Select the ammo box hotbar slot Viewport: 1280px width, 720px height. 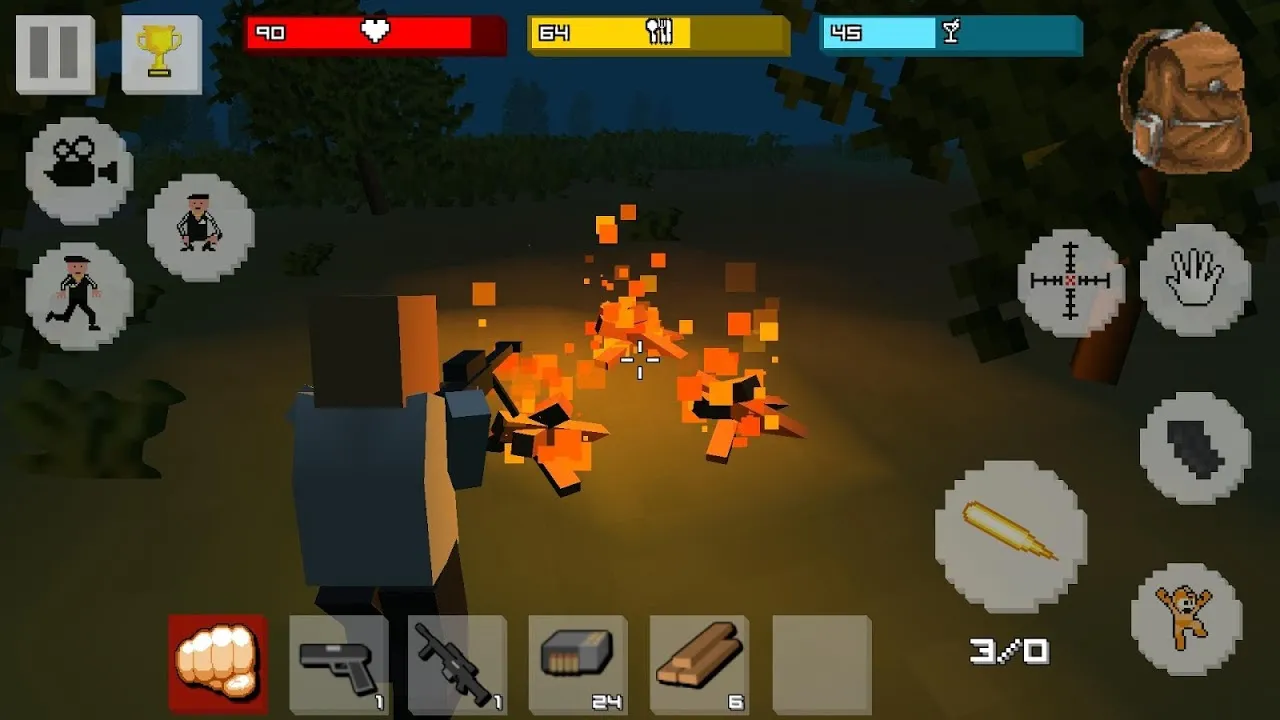tap(578, 663)
